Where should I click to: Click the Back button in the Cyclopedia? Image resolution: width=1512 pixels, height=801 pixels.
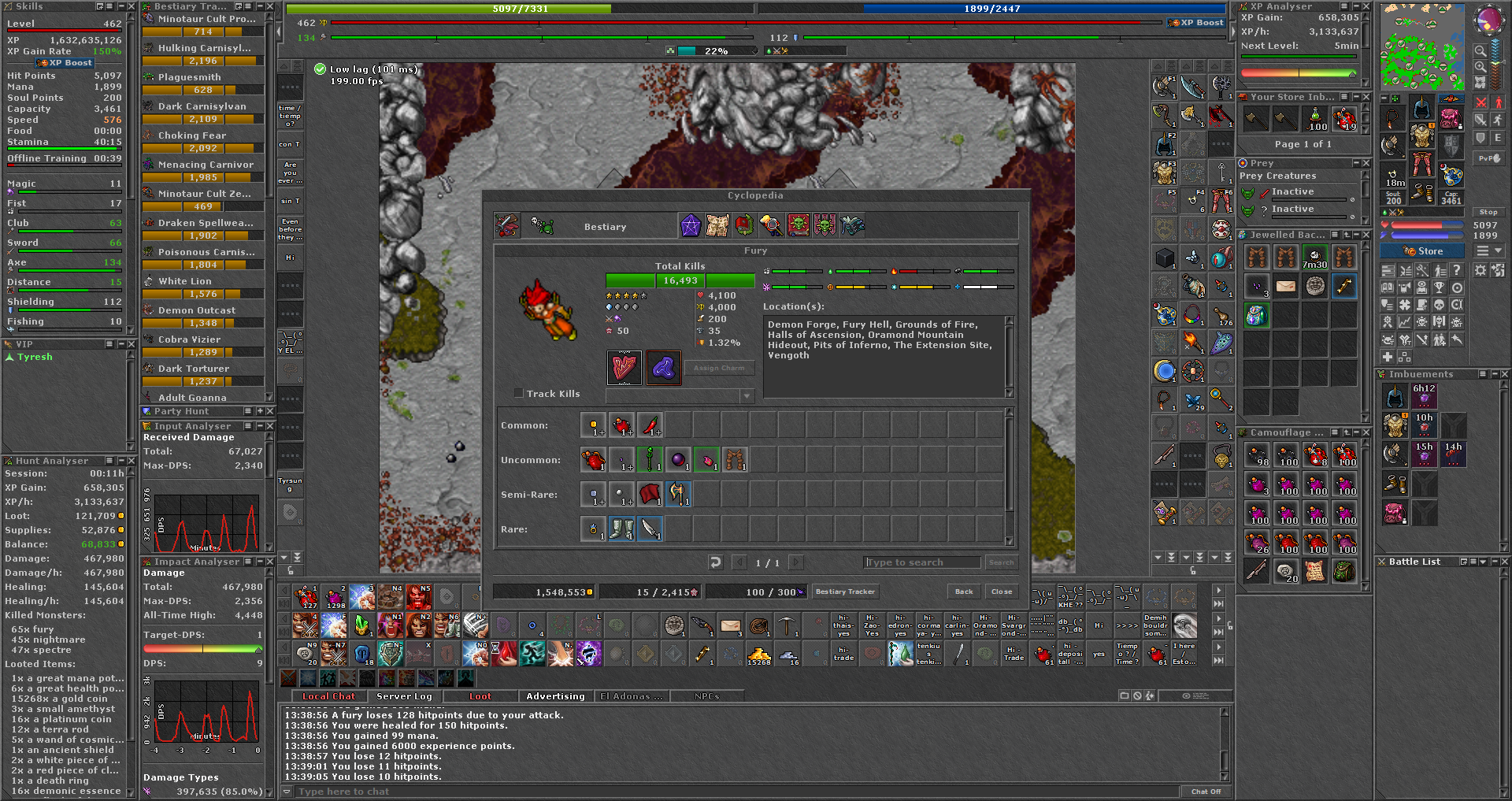963,591
